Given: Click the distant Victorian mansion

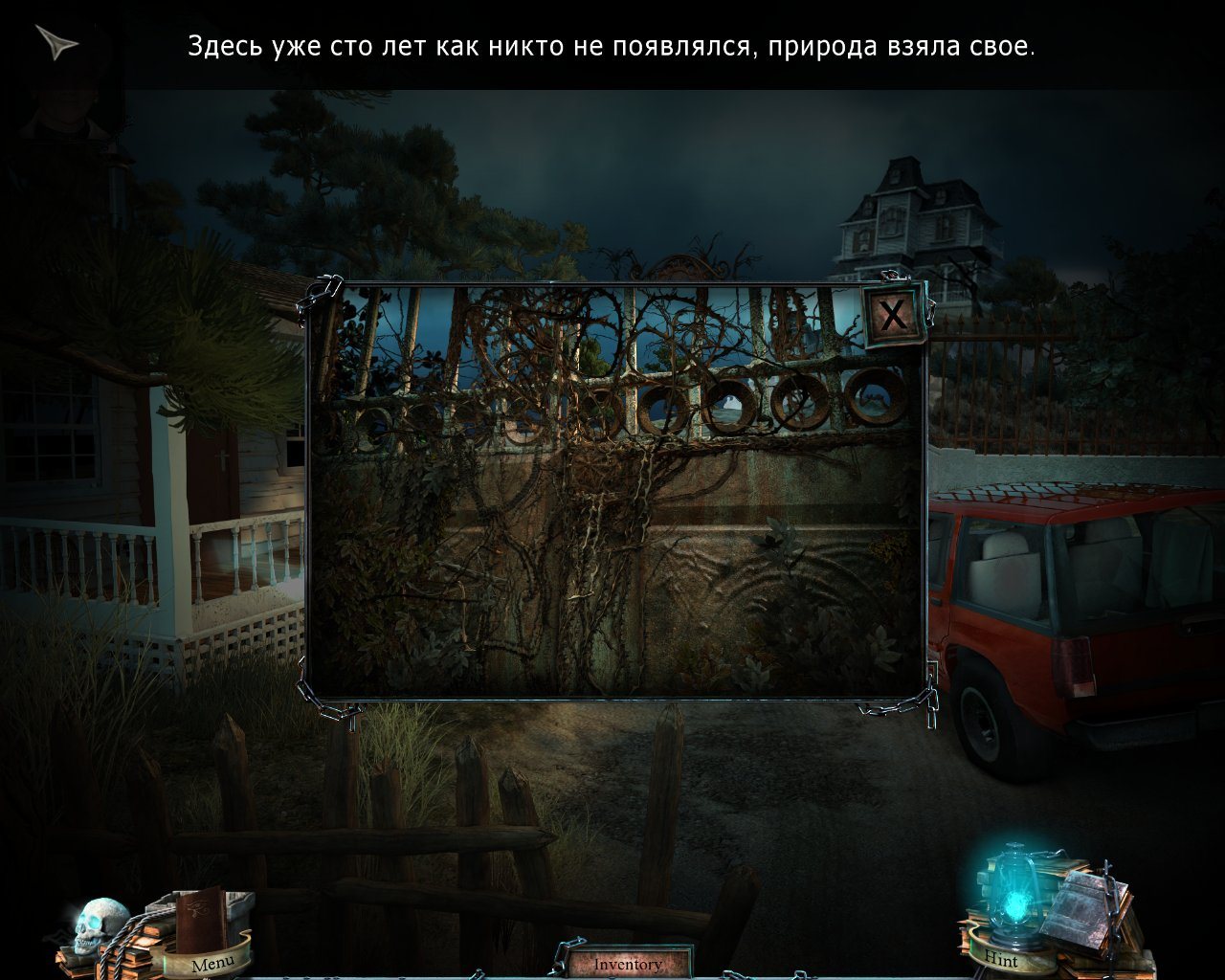Looking at the screenshot, I should click(x=914, y=215).
